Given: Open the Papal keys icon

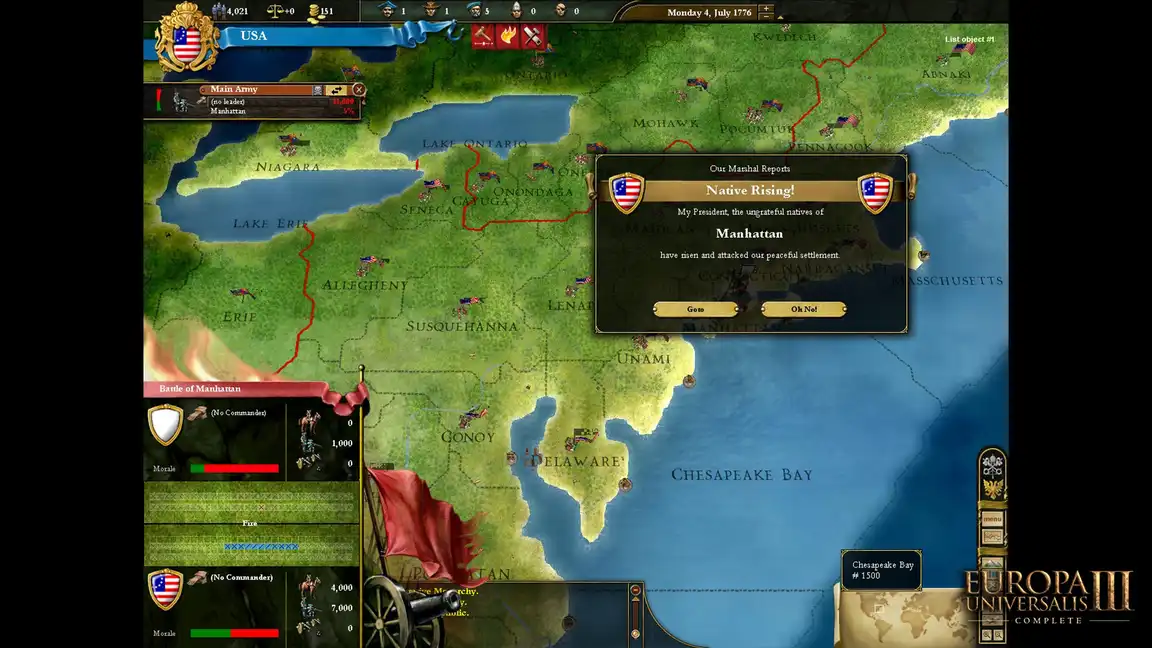Looking at the screenshot, I should (992, 465).
